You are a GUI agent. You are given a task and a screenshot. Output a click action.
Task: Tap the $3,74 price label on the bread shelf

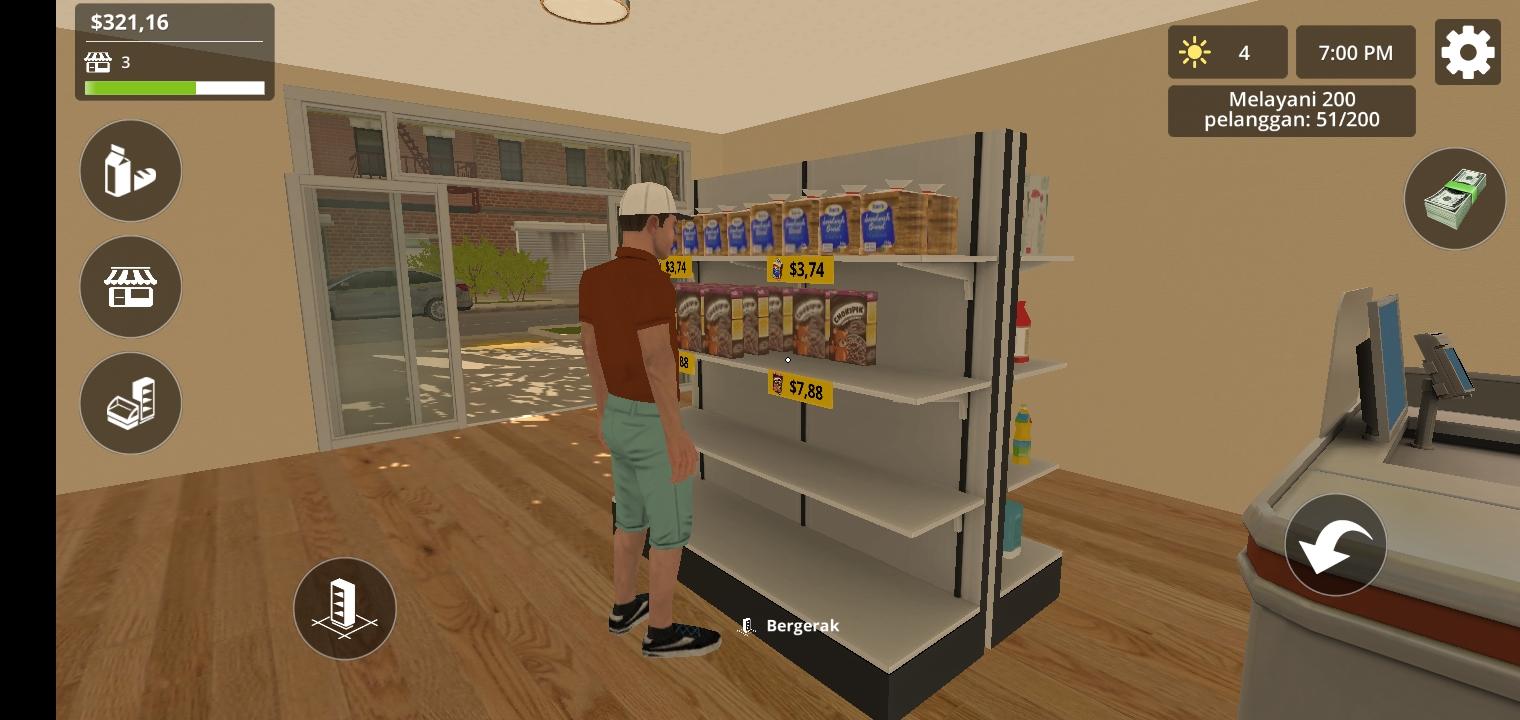pos(803,268)
